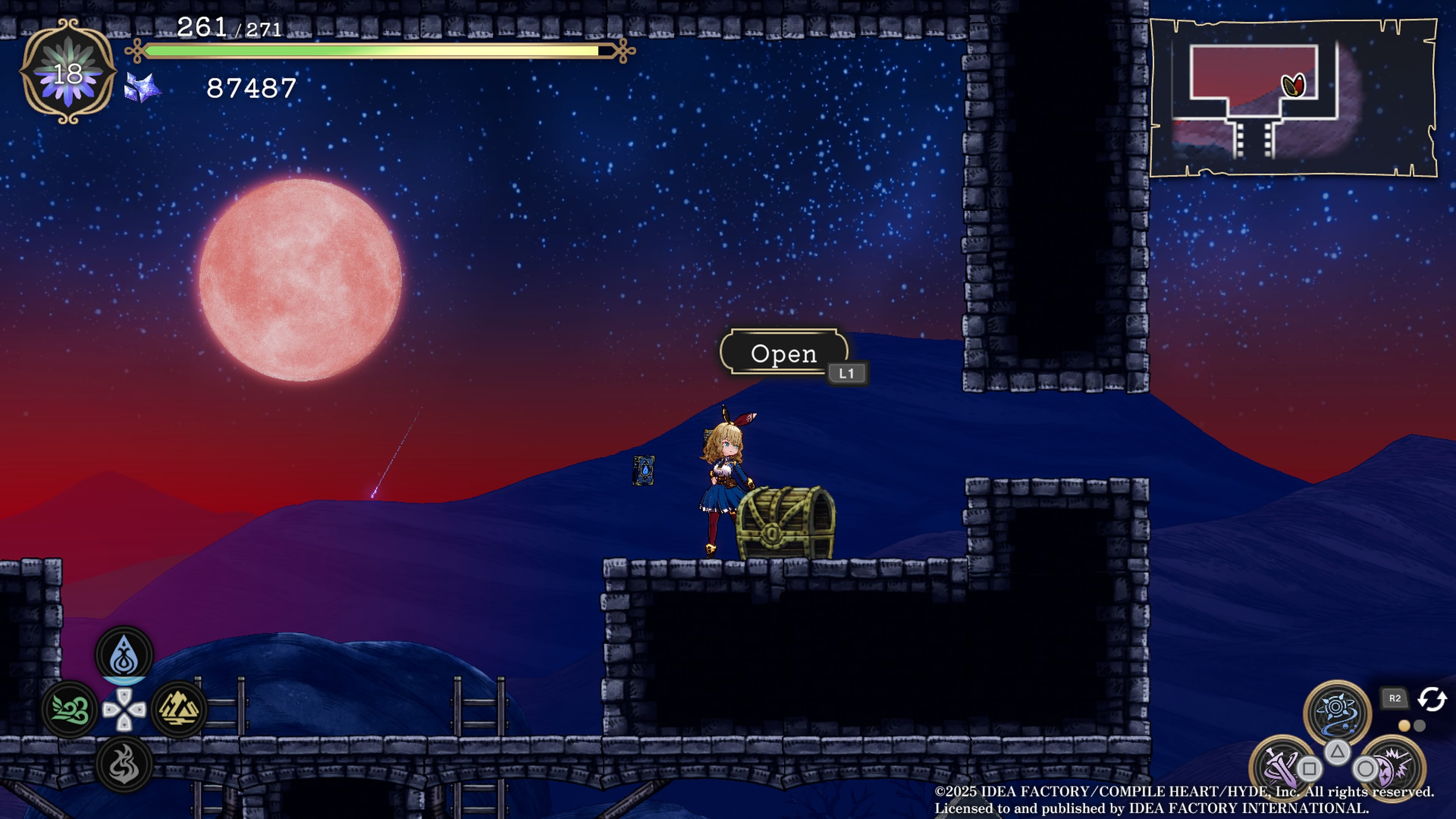Click the skill set swap arrows icon
The width and height of the screenshot is (1456, 819).
tap(1432, 698)
